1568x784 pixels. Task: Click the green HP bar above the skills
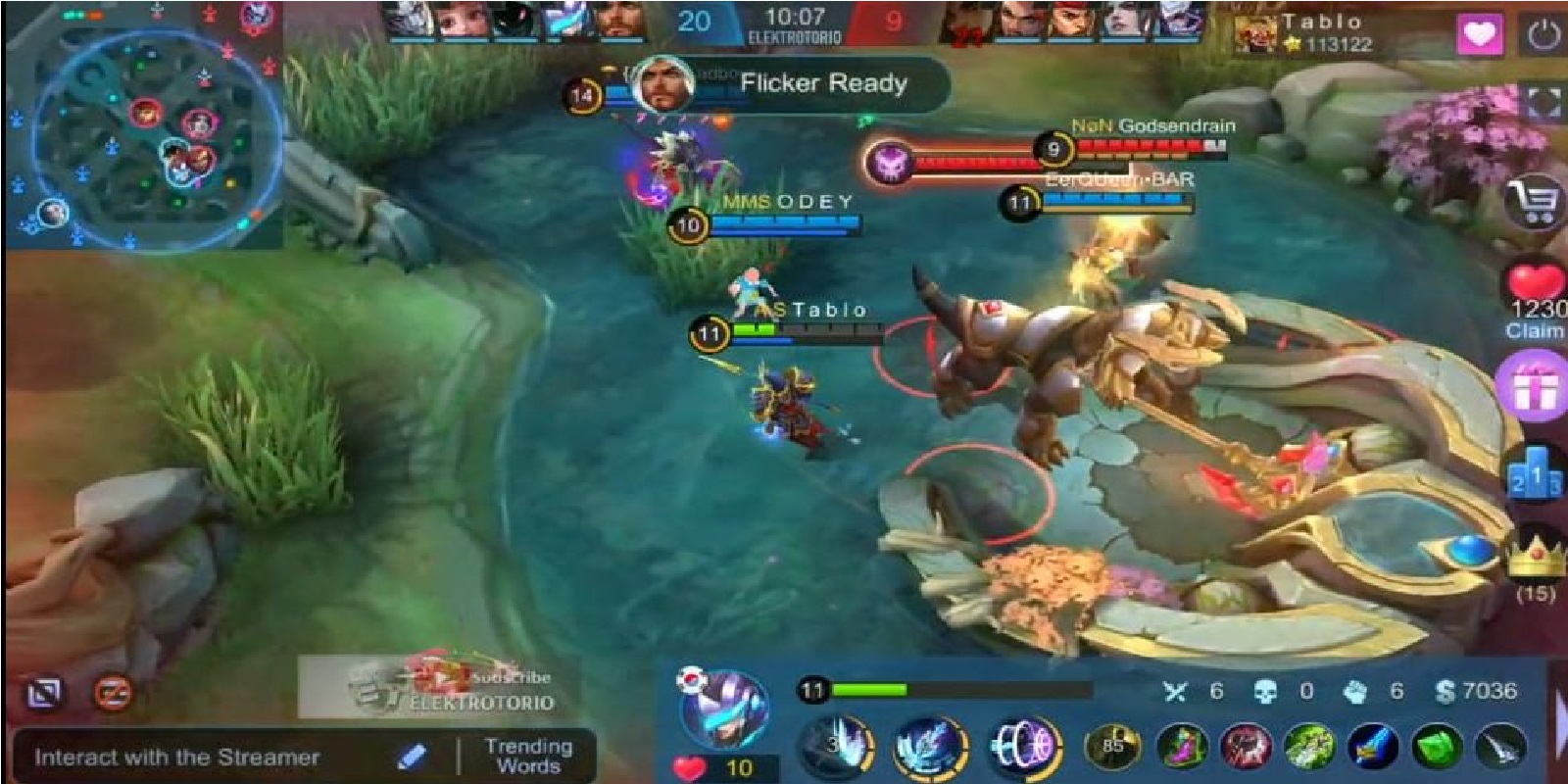[x=872, y=689]
